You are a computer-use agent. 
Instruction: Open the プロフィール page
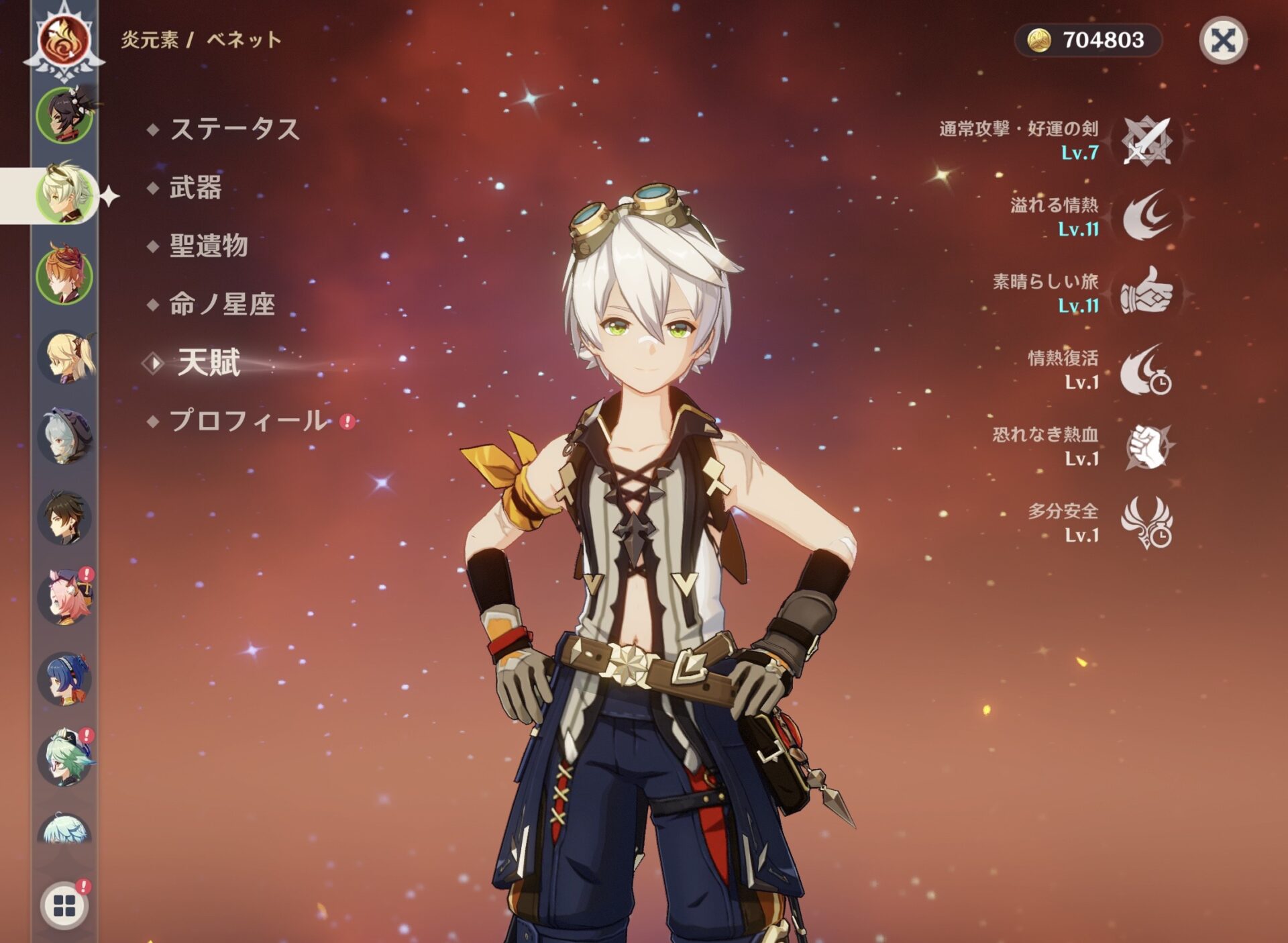tap(249, 421)
